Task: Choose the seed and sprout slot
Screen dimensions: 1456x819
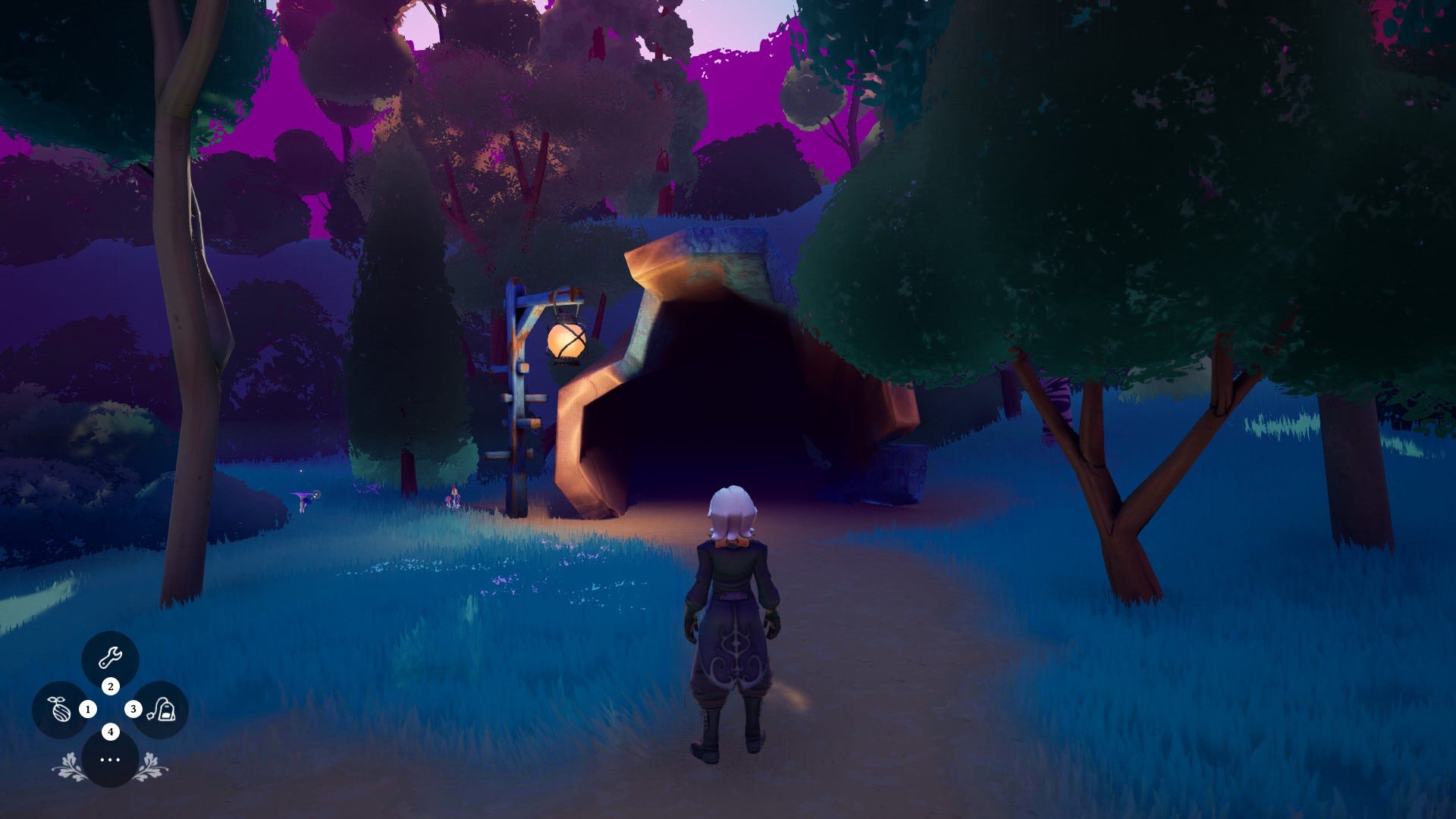Action: tap(60, 710)
